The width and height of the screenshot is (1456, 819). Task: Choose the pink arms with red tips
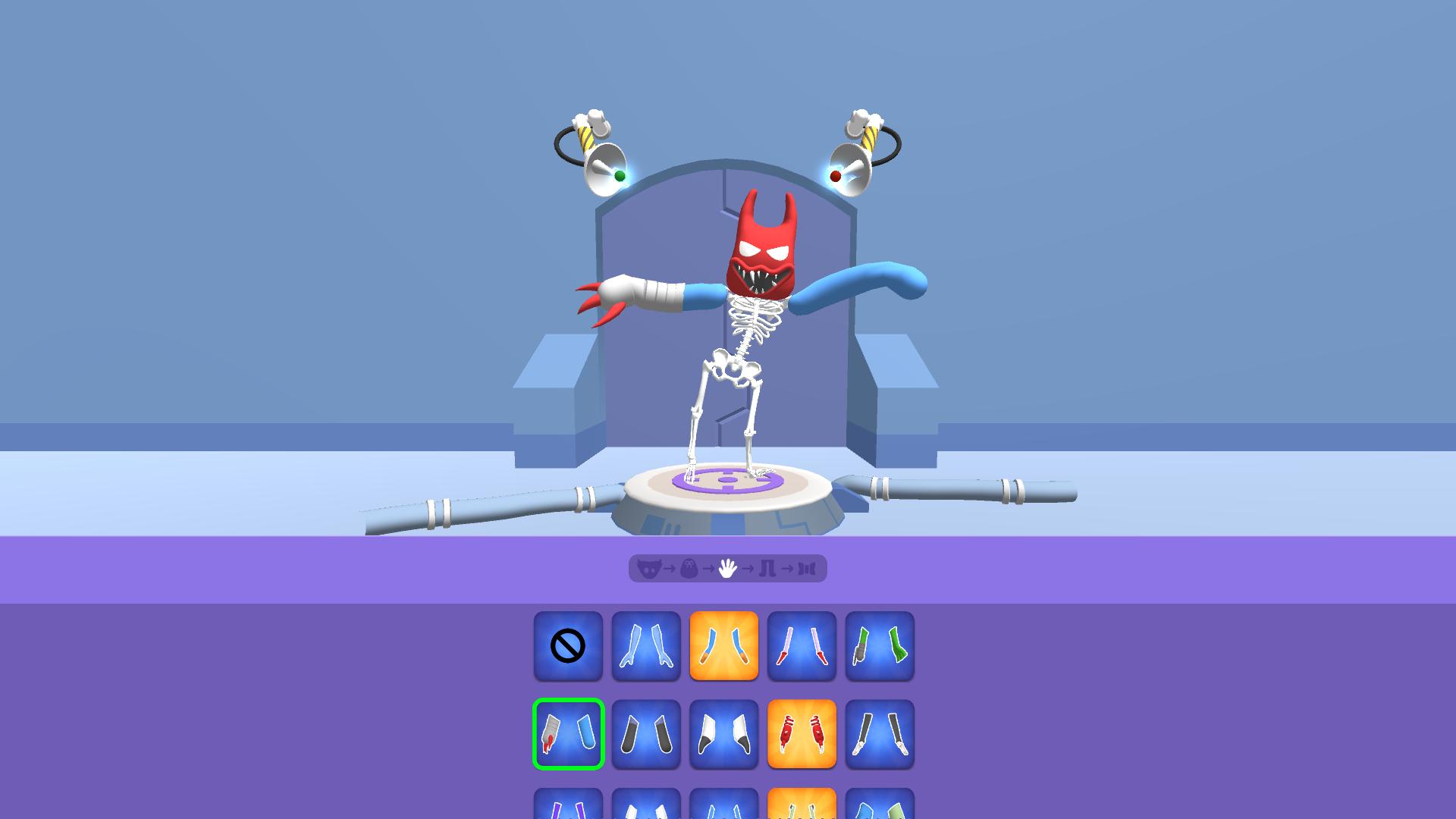click(802, 645)
